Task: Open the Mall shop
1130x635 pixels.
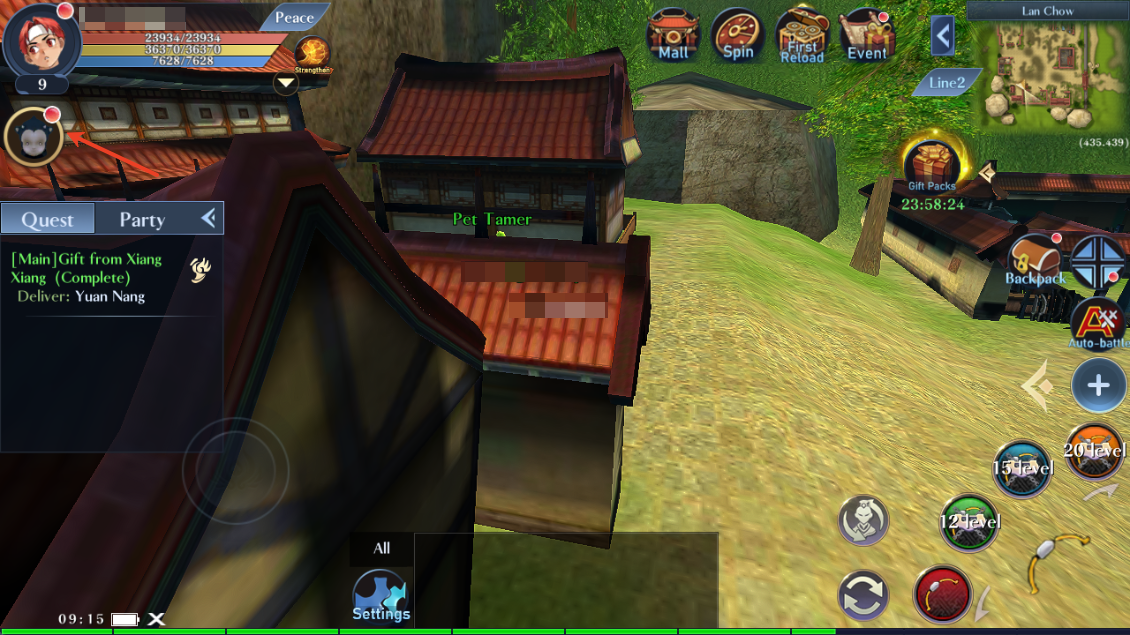Action: pos(673,37)
